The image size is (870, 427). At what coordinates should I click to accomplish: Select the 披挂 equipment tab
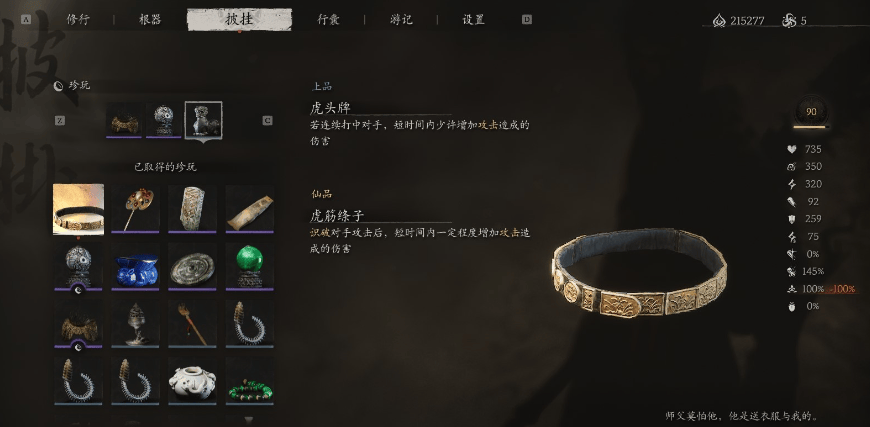pyautogui.click(x=239, y=19)
